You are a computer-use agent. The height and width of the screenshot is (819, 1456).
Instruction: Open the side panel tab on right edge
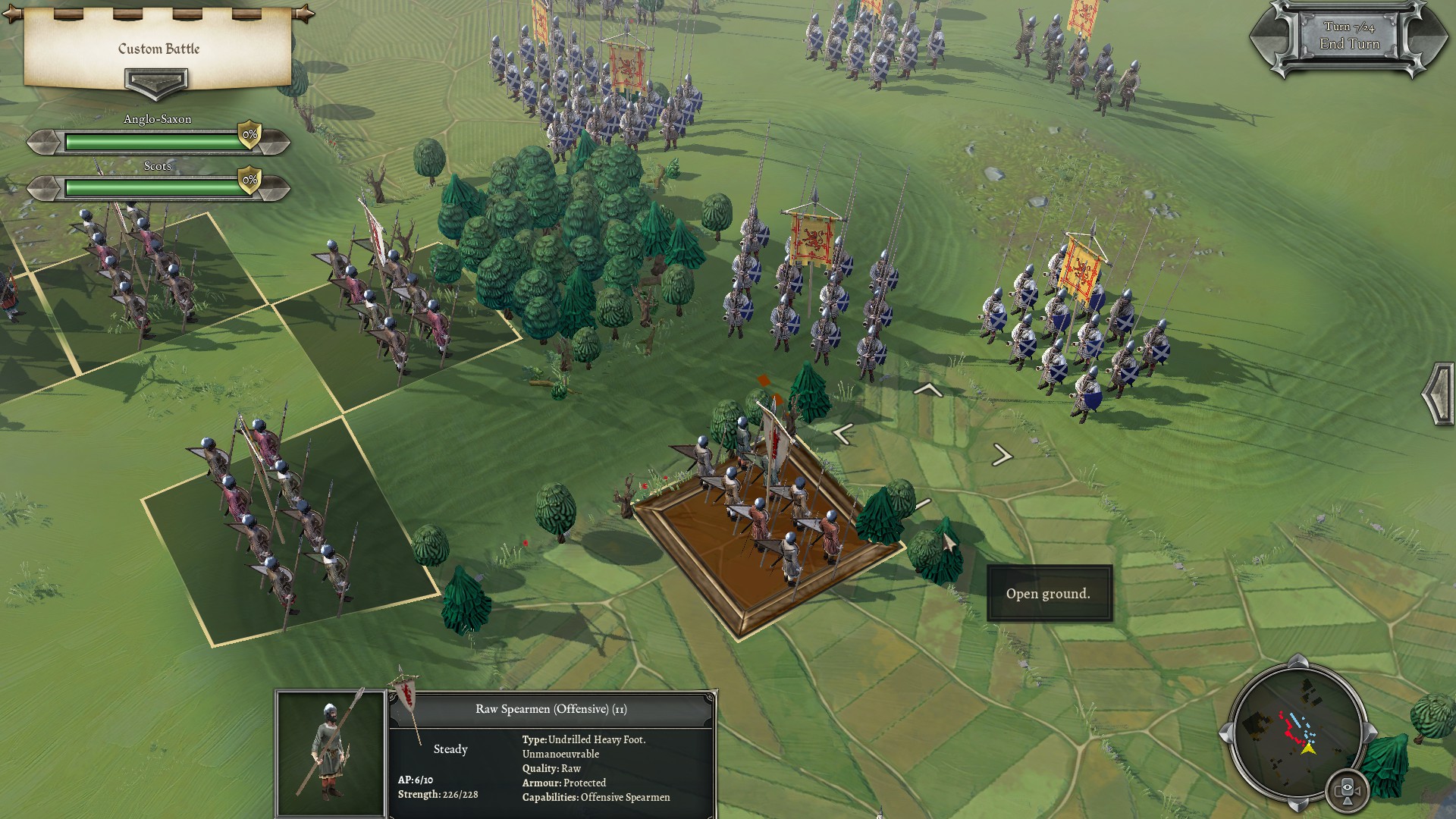click(x=1439, y=394)
